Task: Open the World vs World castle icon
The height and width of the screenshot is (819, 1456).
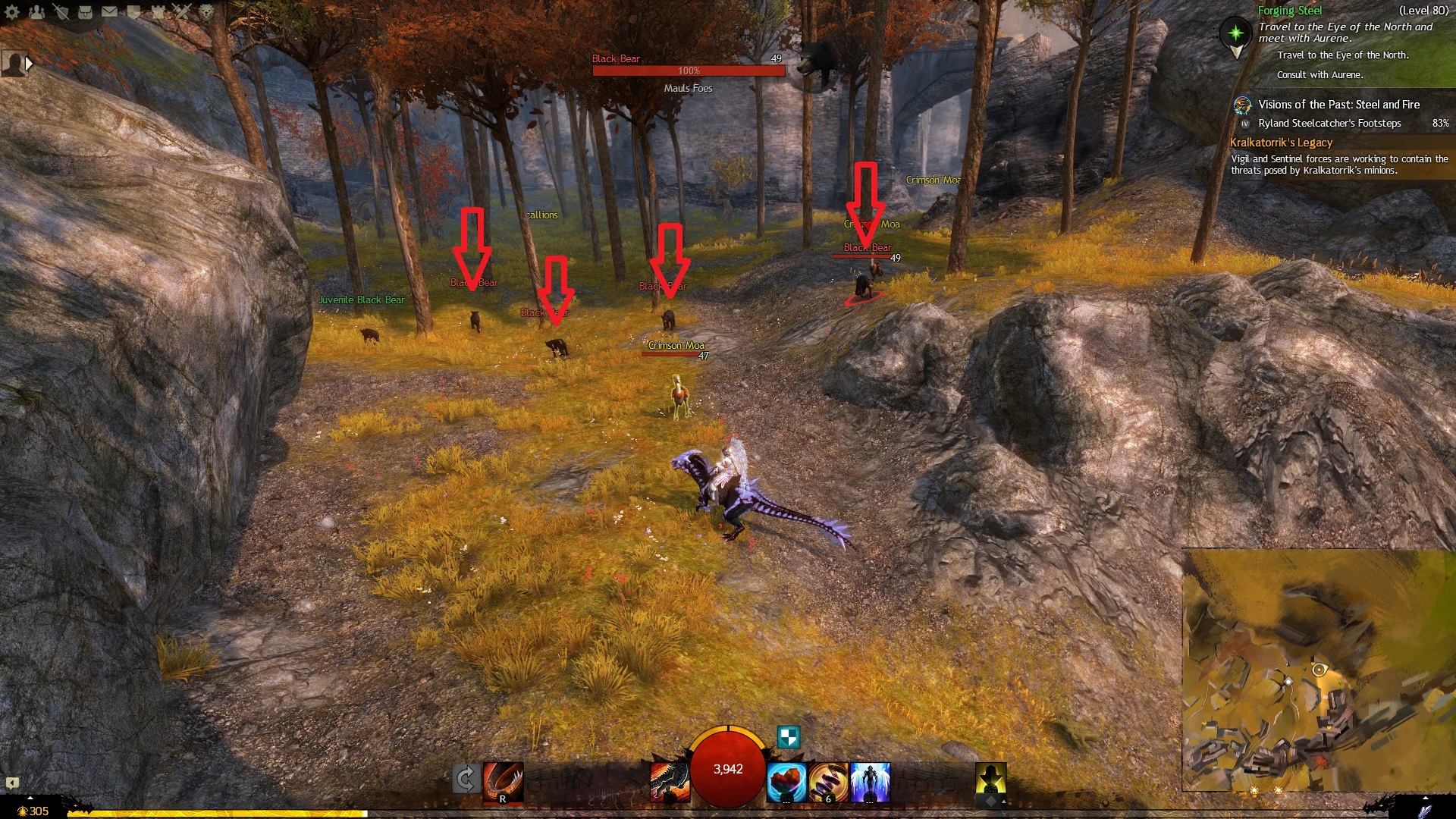Action: (x=158, y=11)
